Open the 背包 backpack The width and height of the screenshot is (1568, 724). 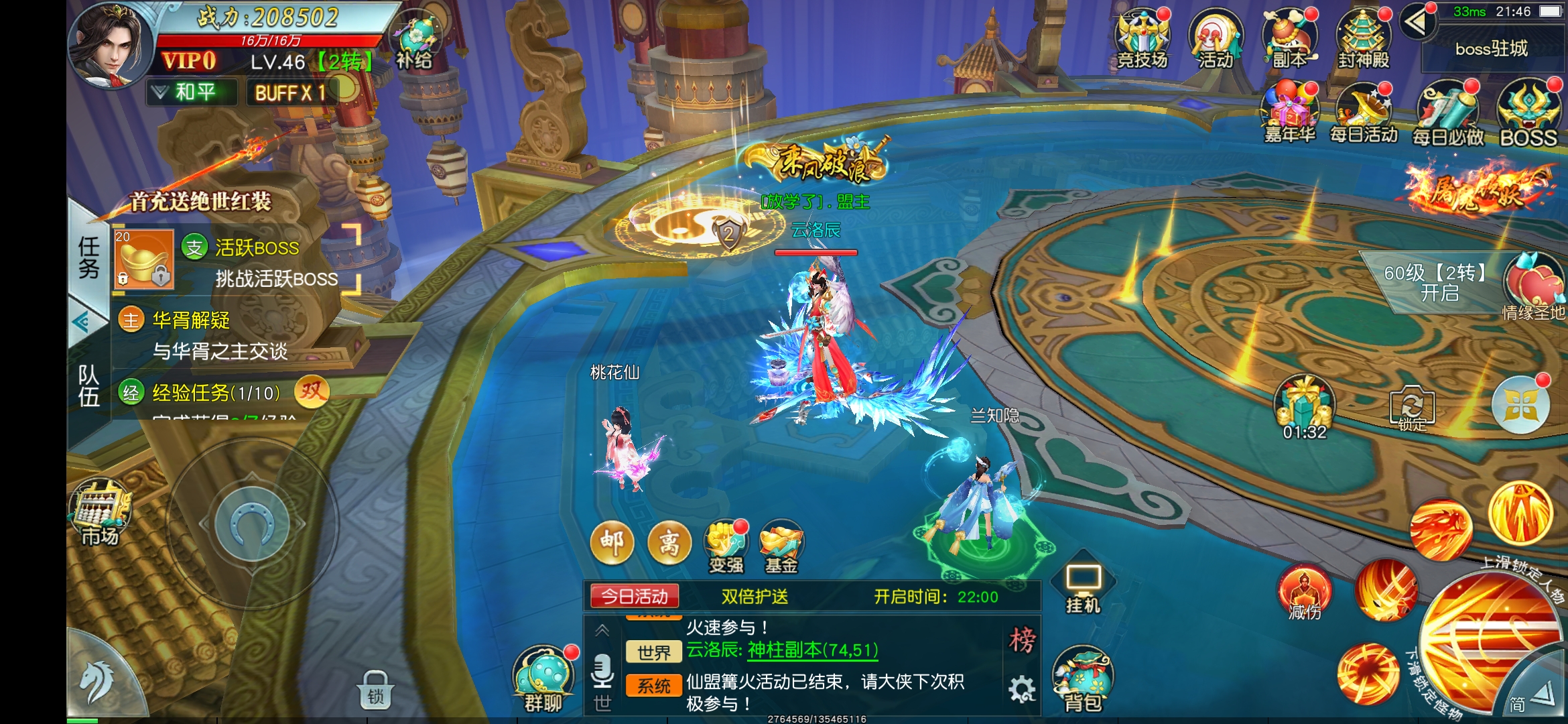[1083, 680]
